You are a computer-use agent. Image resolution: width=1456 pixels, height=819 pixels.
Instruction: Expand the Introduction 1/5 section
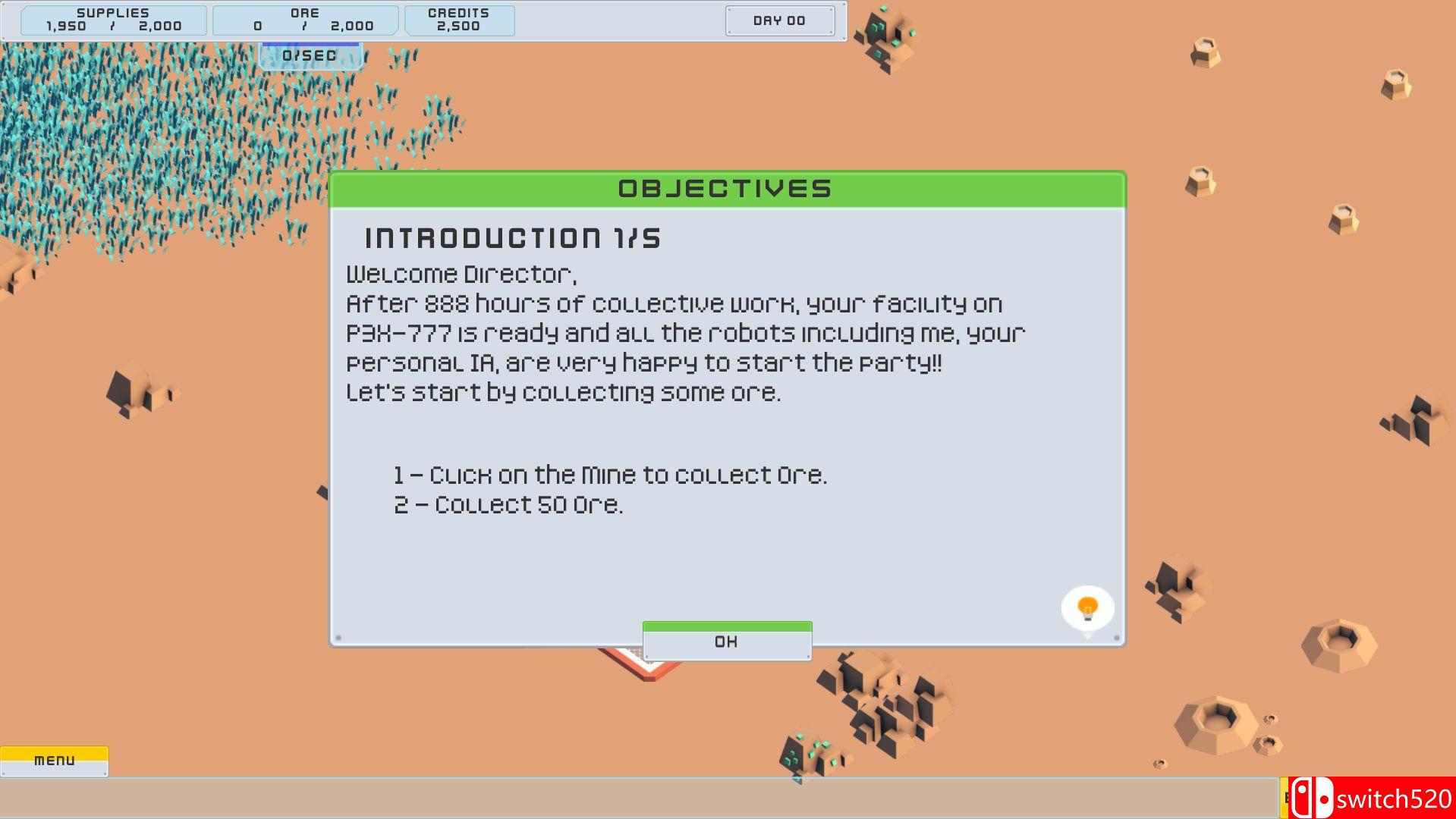coord(511,237)
